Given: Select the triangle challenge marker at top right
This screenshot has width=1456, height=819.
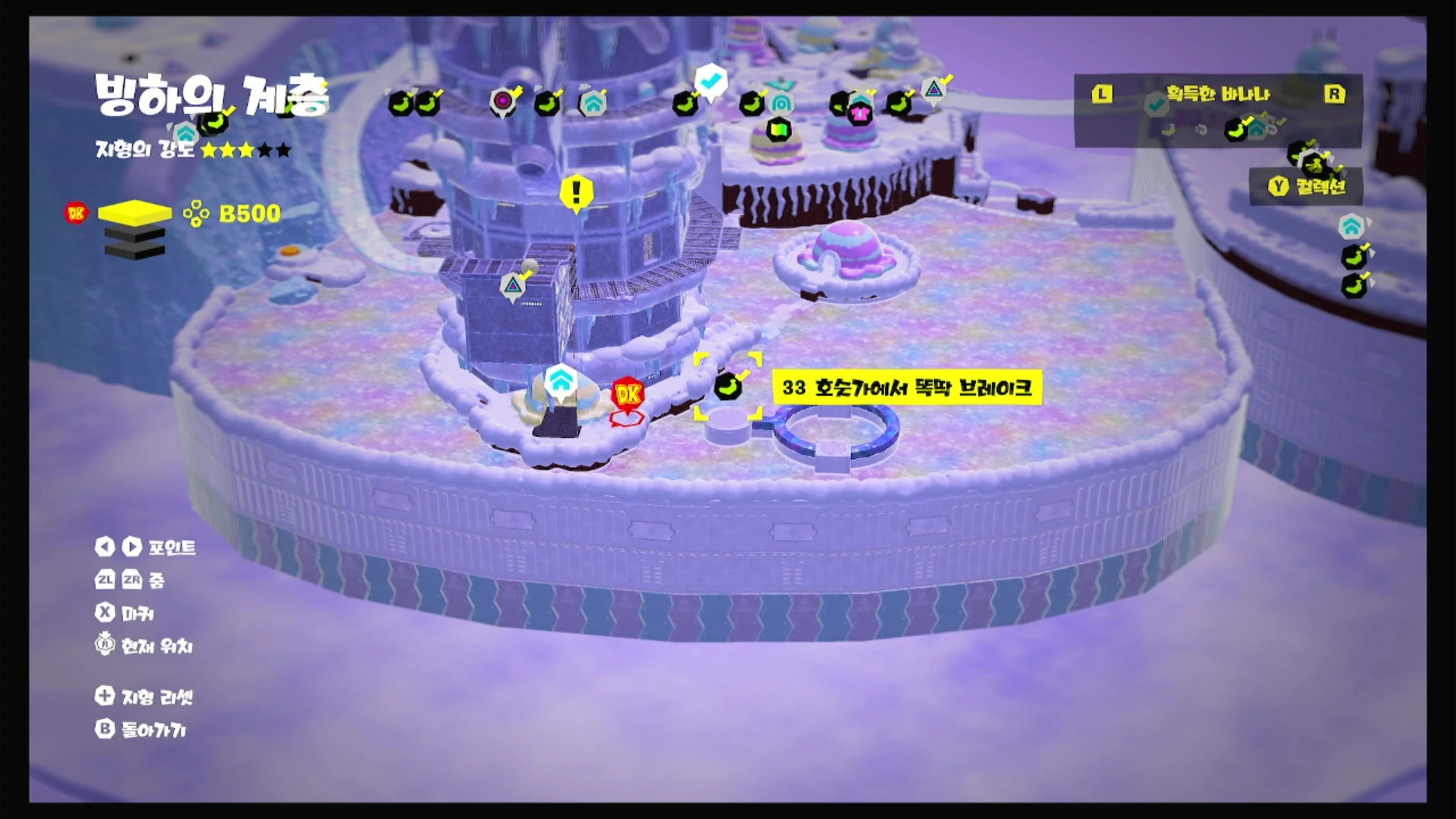Looking at the screenshot, I should point(933,90).
